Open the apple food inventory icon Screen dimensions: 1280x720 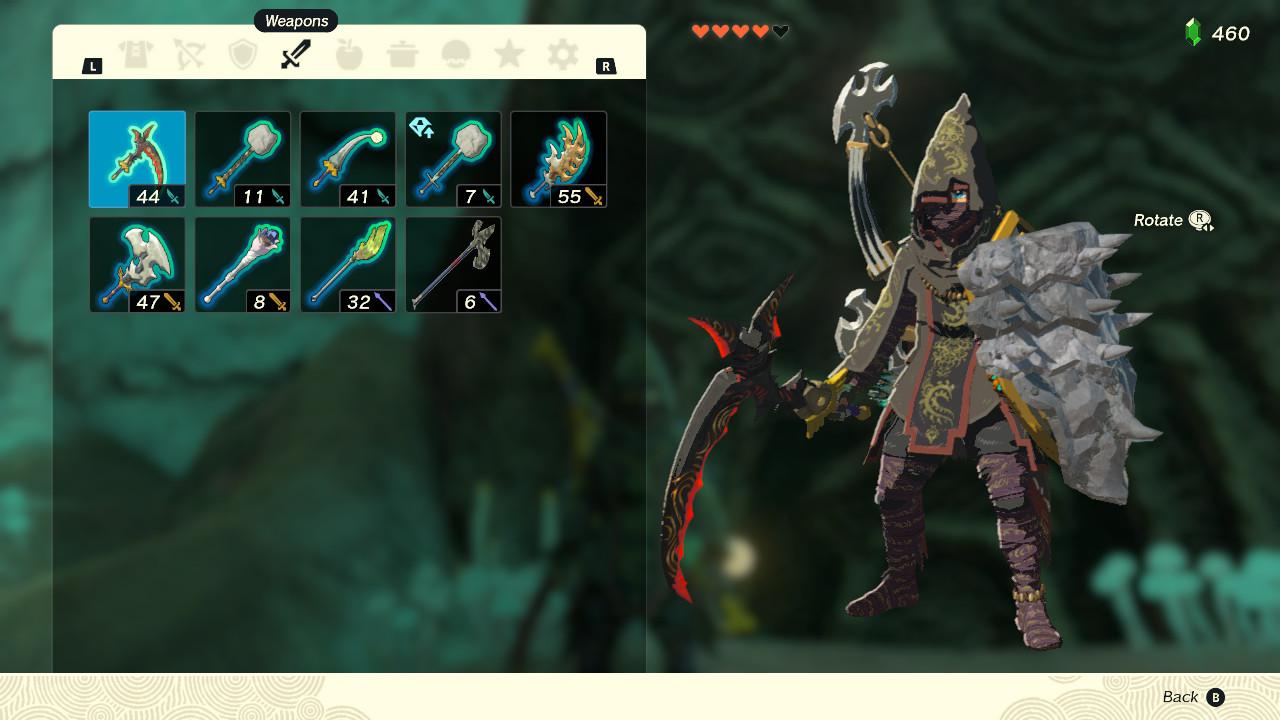pos(349,55)
